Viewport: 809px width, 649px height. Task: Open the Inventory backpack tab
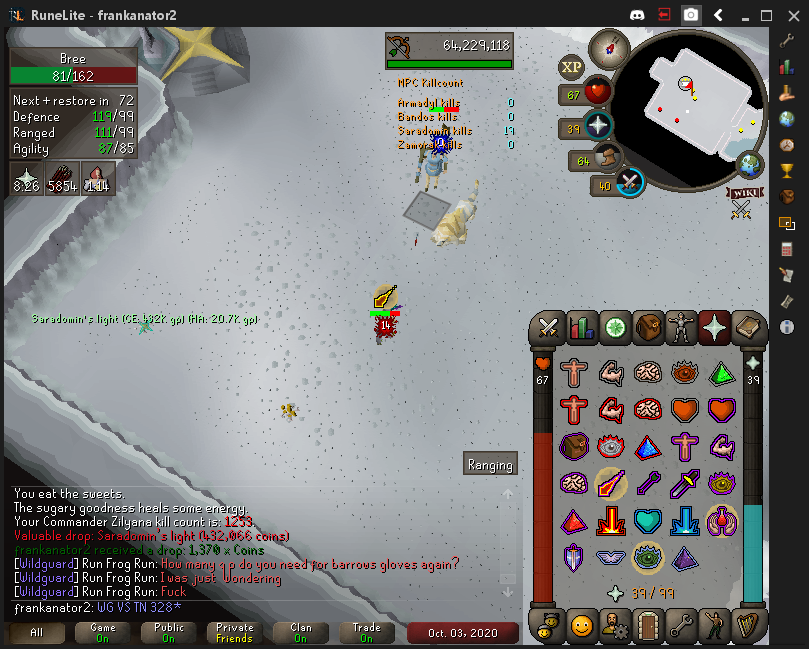(x=649, y=327)
